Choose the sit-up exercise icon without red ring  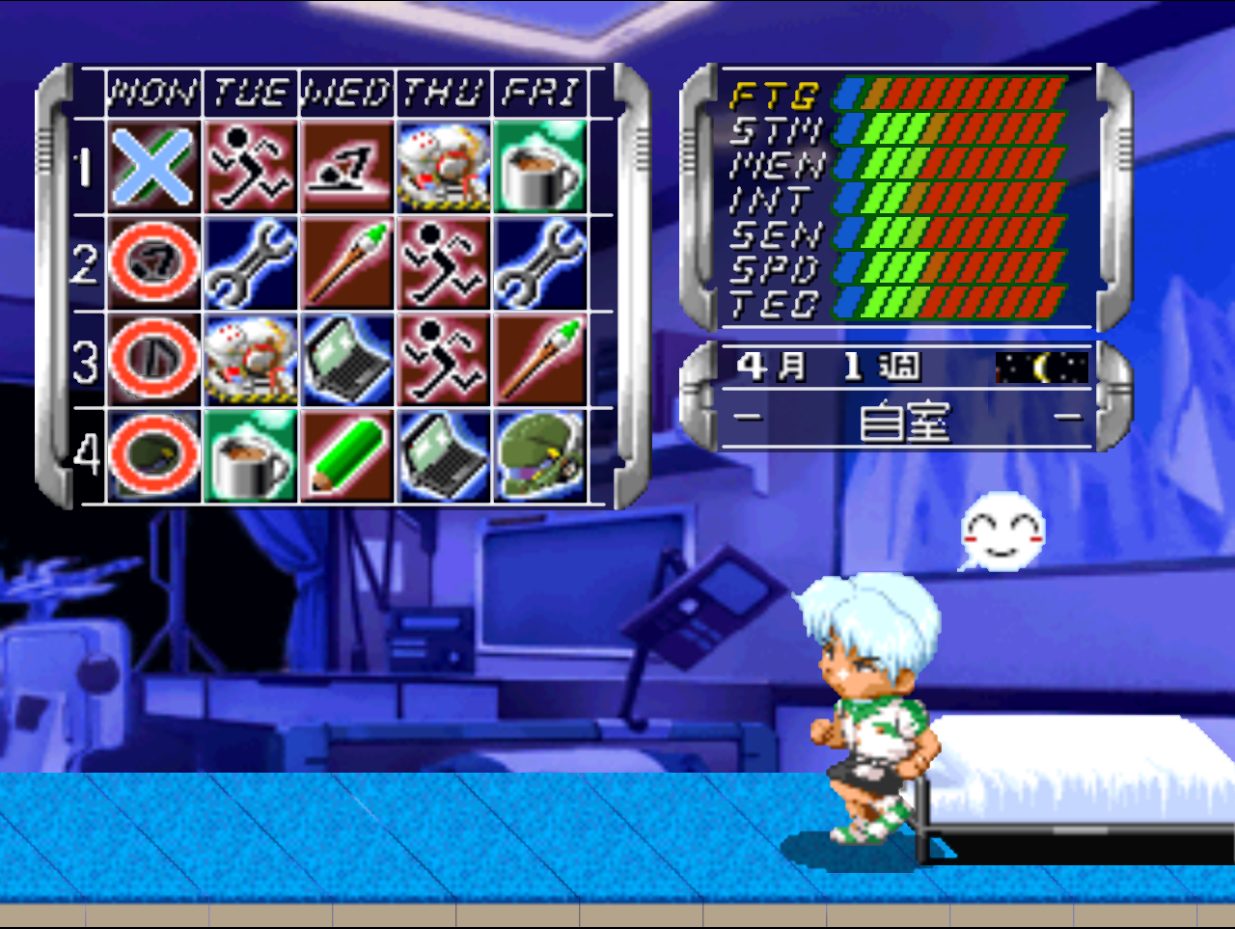[346, 167]
